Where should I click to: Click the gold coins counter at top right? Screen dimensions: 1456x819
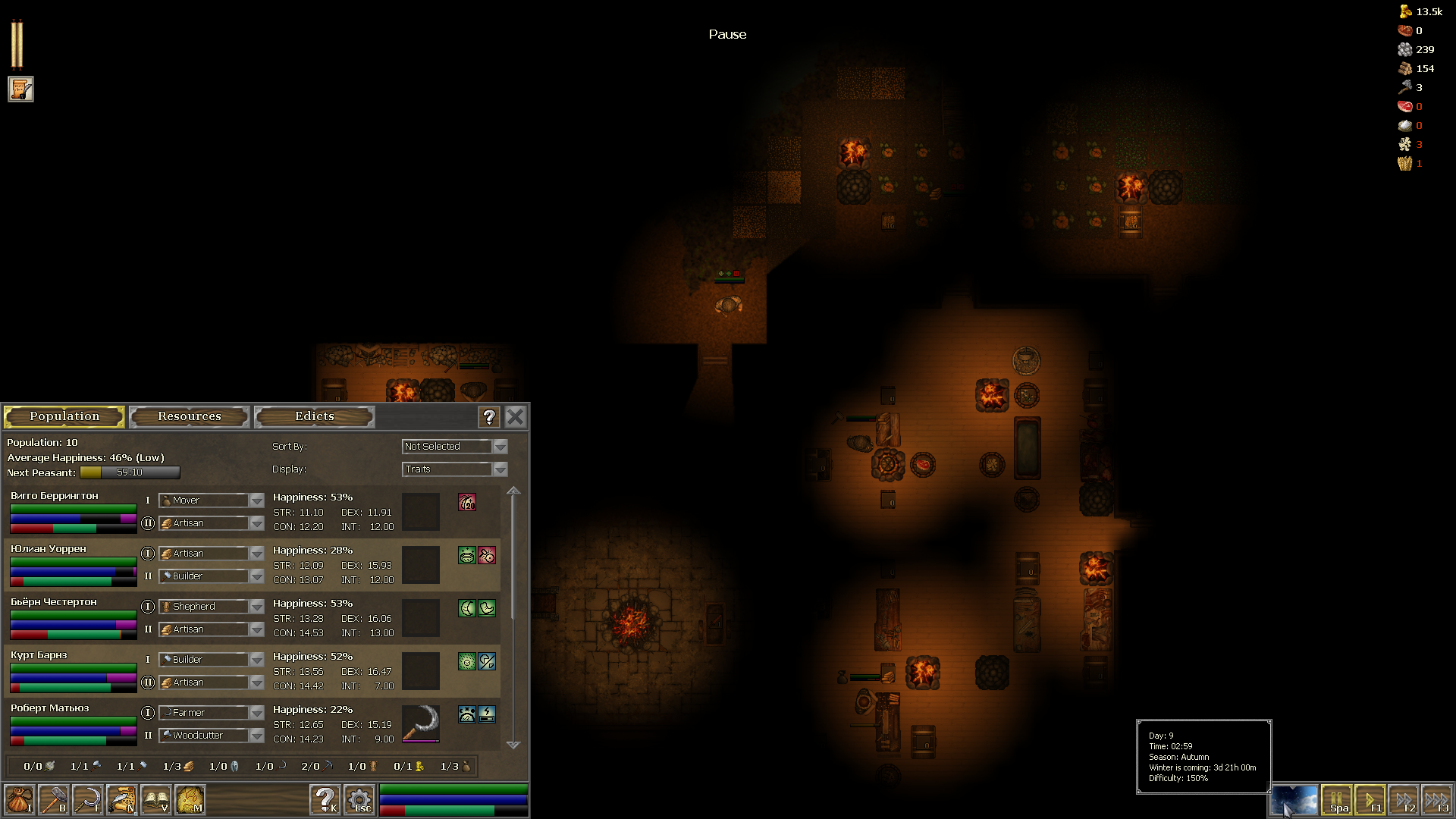[1422, 12]
